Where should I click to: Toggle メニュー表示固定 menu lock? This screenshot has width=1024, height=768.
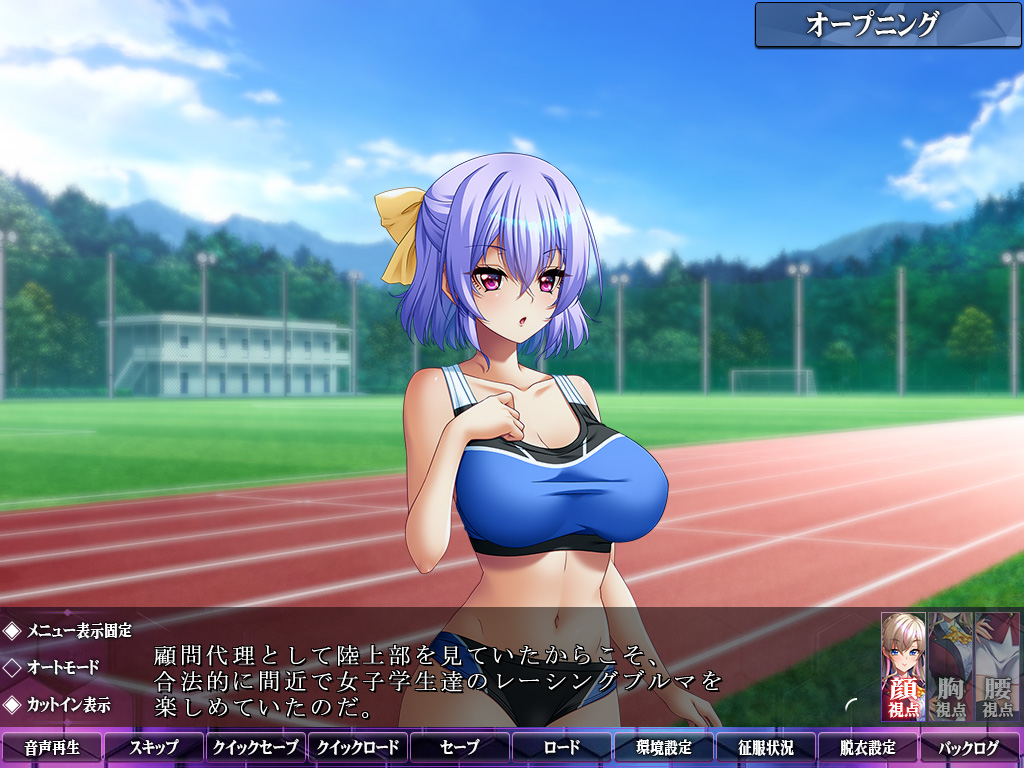(68, 631)
